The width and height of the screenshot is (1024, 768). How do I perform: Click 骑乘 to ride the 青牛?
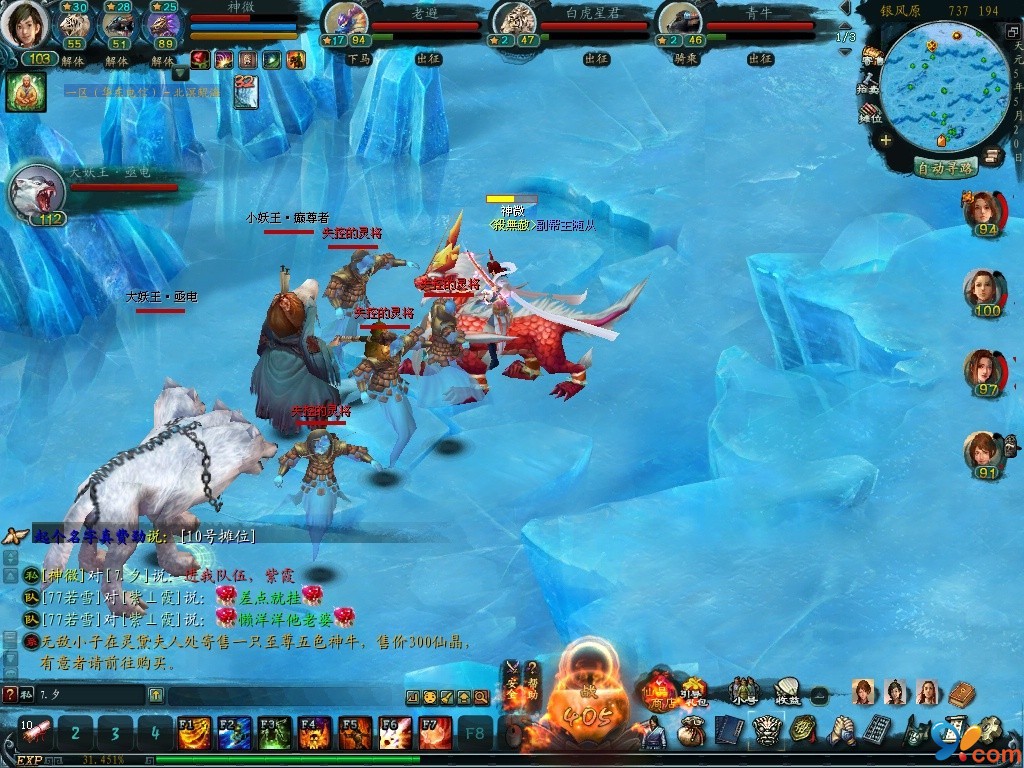coord(685,59)
